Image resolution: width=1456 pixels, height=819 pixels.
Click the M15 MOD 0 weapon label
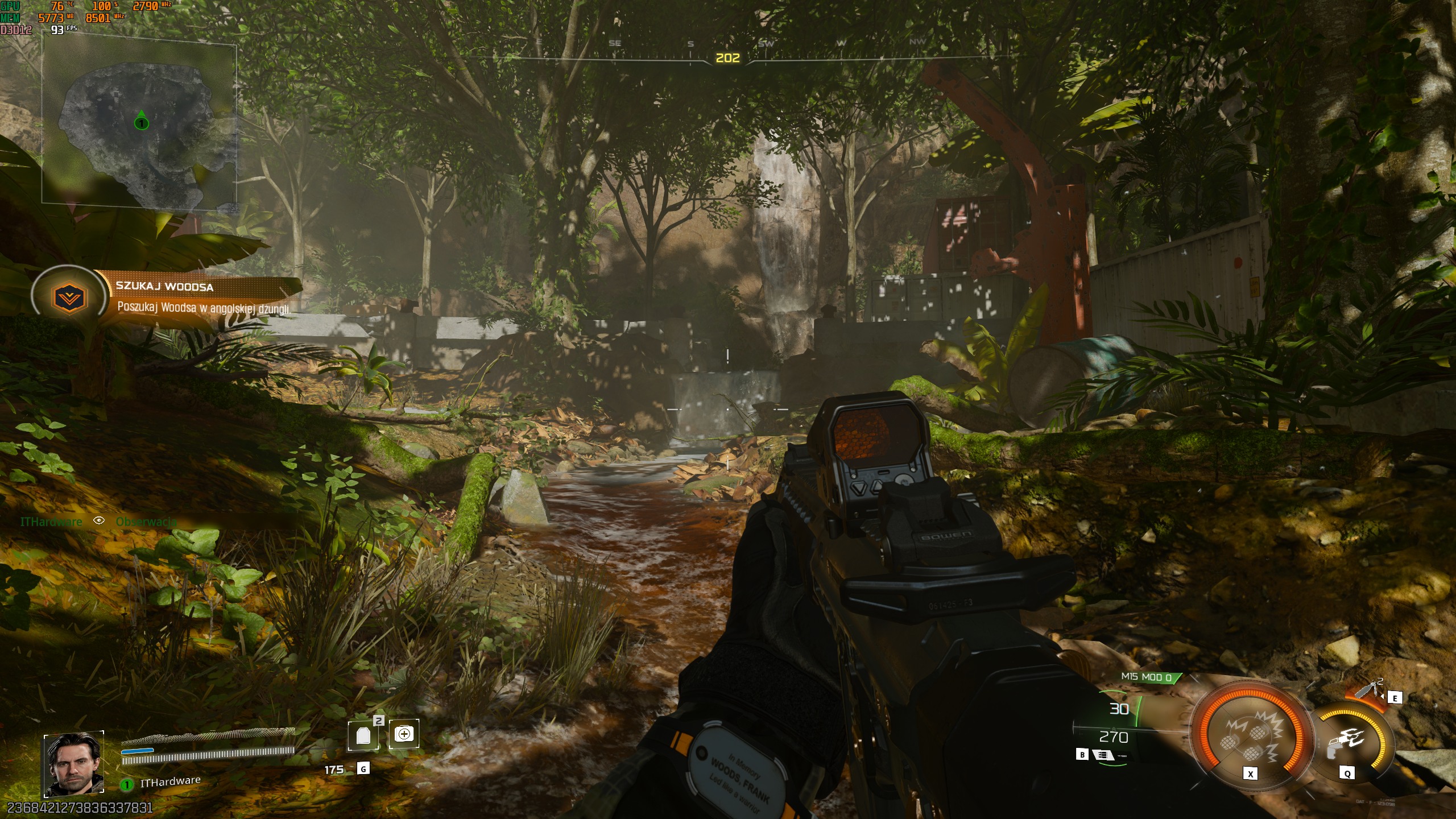coord(1147,677)
